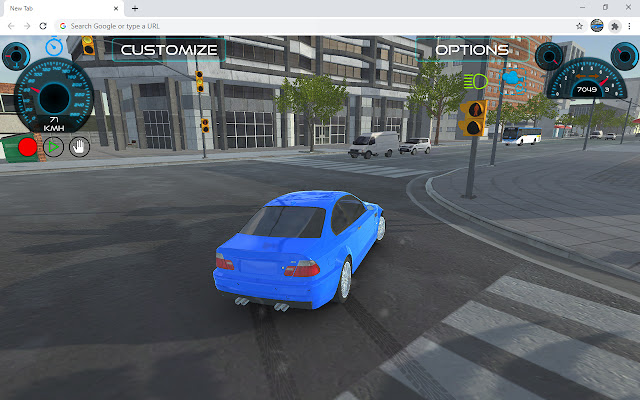Toggle the green headlights icon

476,79
